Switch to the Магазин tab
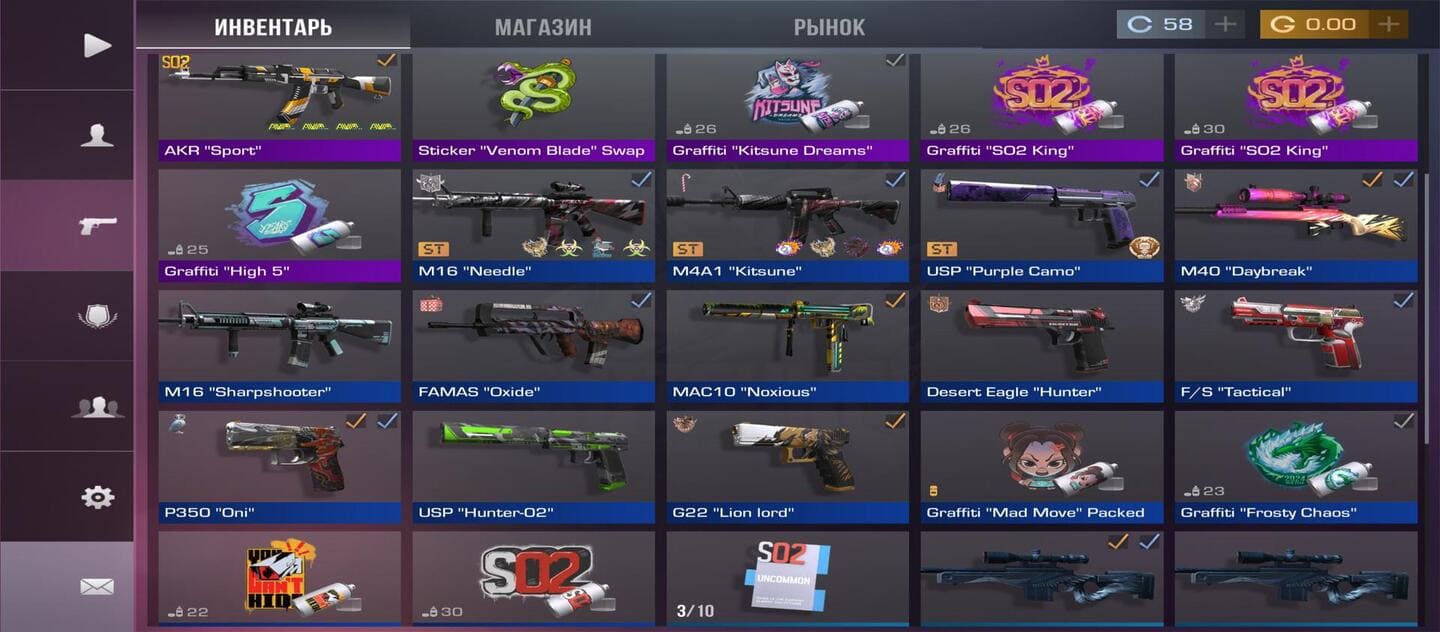The height and width of the screenshot is (632, 1440). (x=543, y=27)
